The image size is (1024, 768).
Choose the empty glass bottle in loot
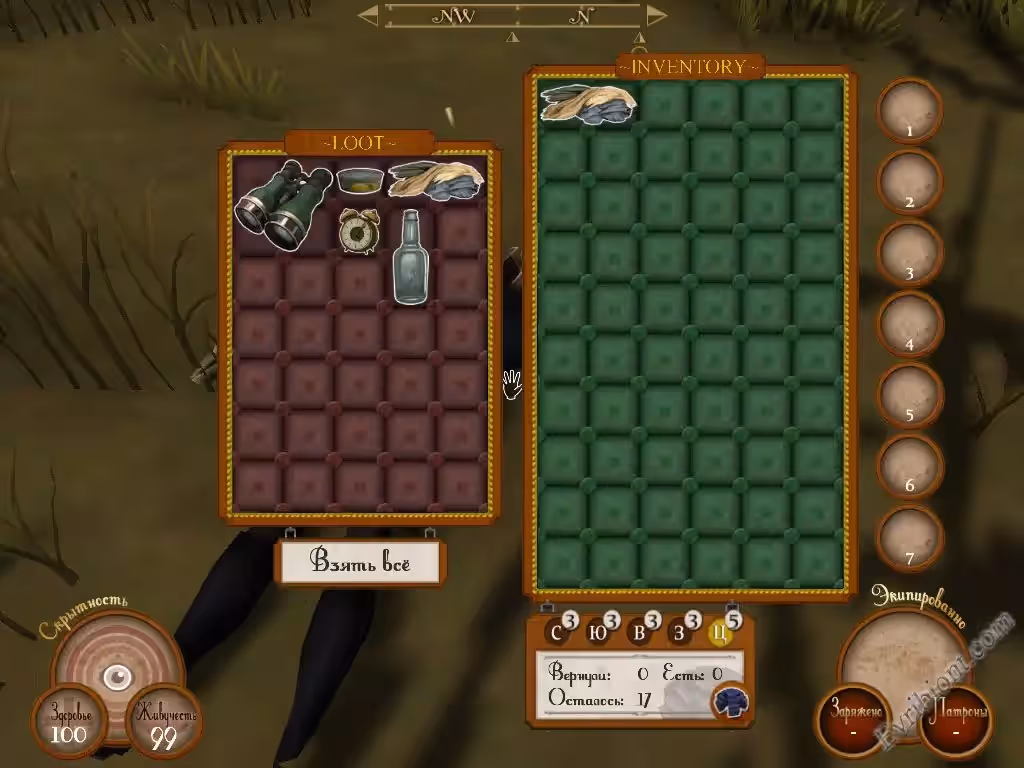point(409,257)
